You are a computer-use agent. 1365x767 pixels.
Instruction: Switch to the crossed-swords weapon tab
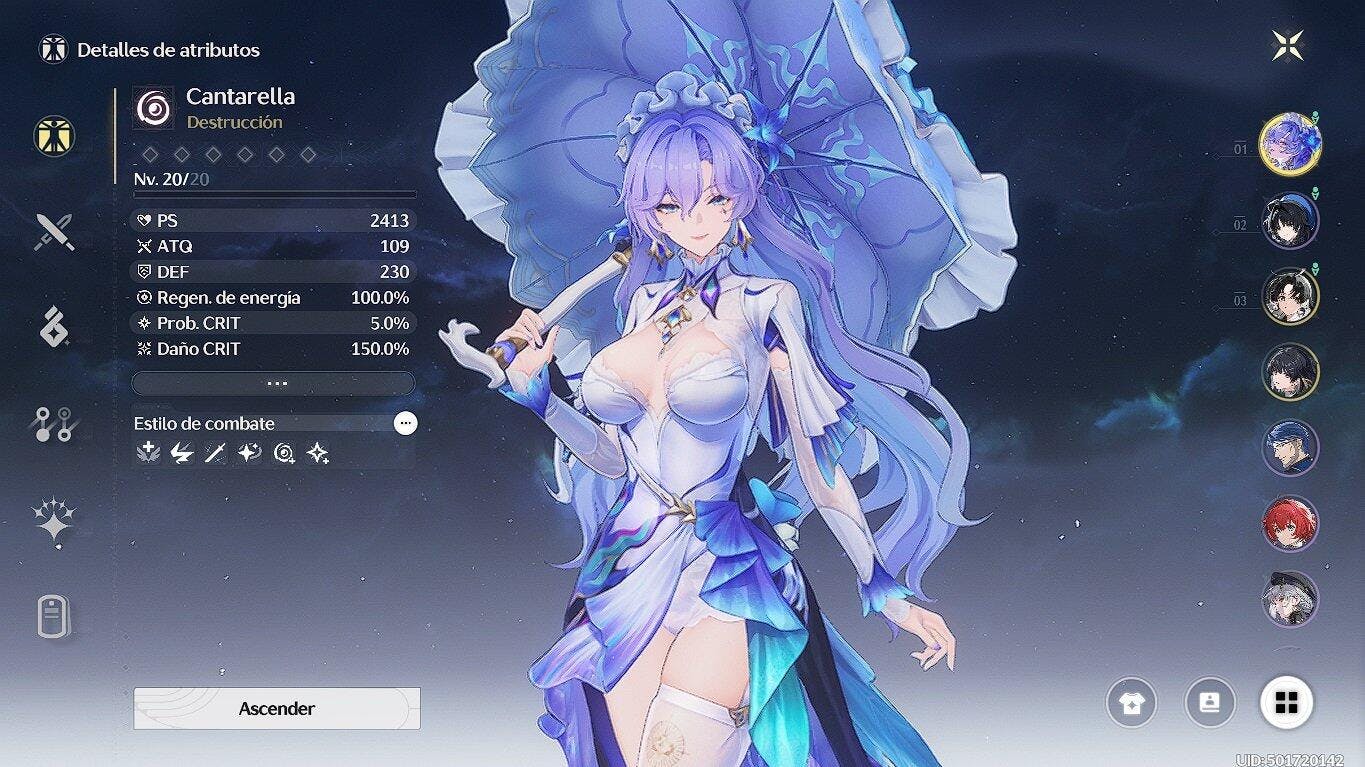click(54, 232)
